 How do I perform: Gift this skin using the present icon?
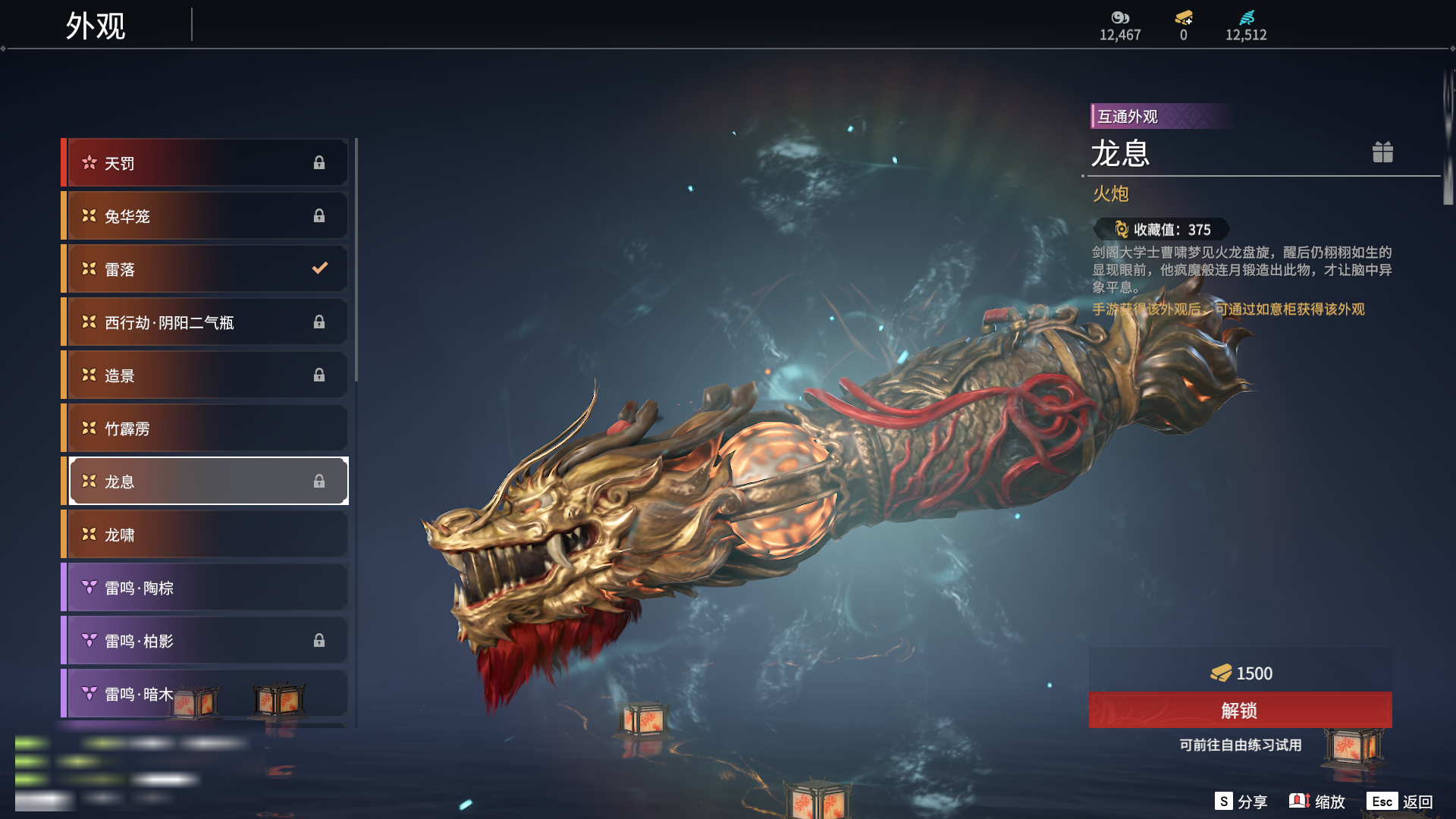click(1382, 152)
